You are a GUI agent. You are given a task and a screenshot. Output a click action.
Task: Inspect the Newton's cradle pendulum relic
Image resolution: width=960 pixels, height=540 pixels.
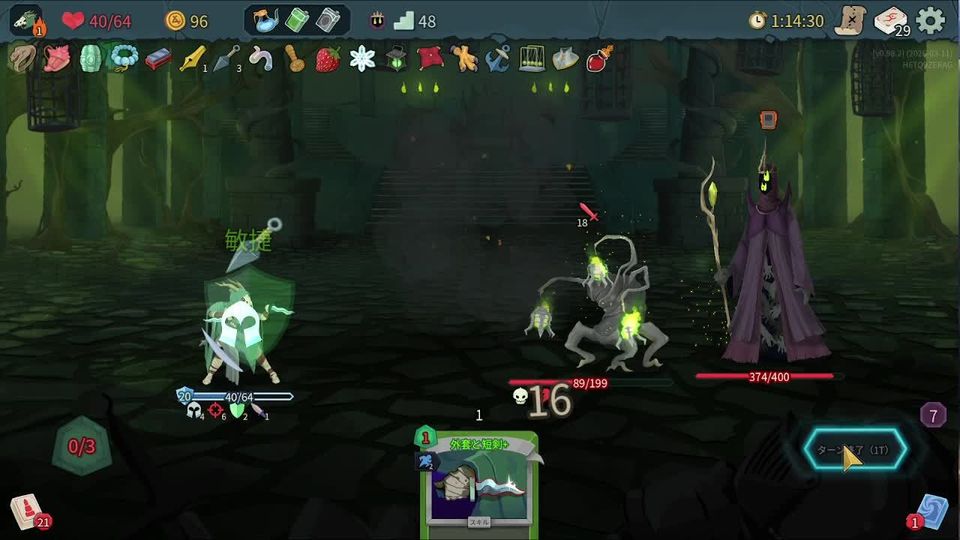coord(531,59)
